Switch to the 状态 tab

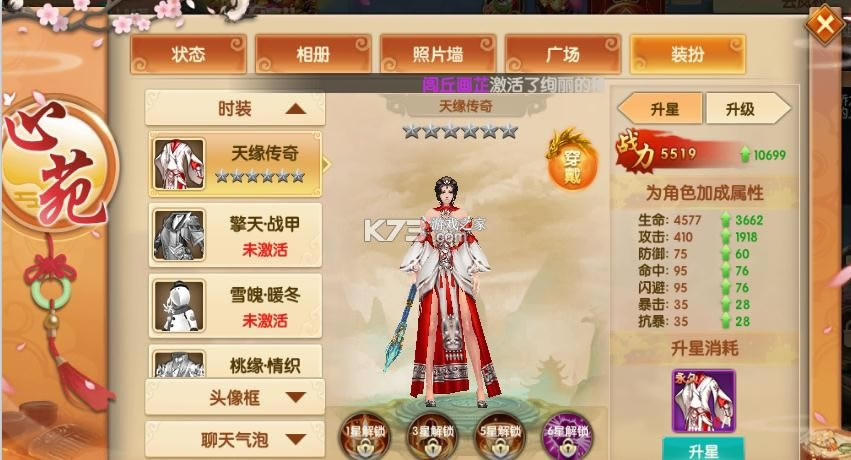pyautogui.click(x=188, y=54)
